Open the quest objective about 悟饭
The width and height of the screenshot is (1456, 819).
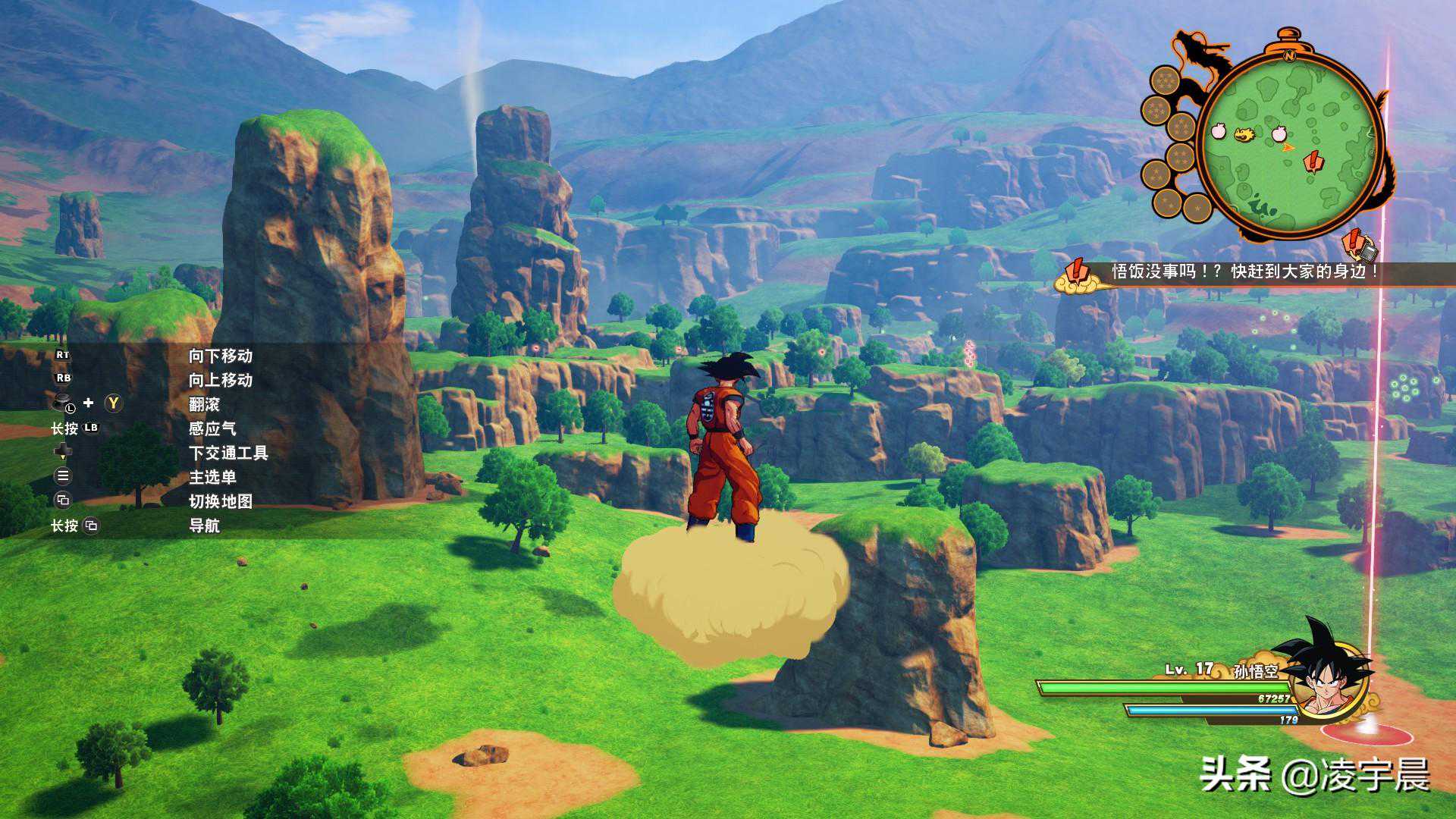(x=1244, y=271)
